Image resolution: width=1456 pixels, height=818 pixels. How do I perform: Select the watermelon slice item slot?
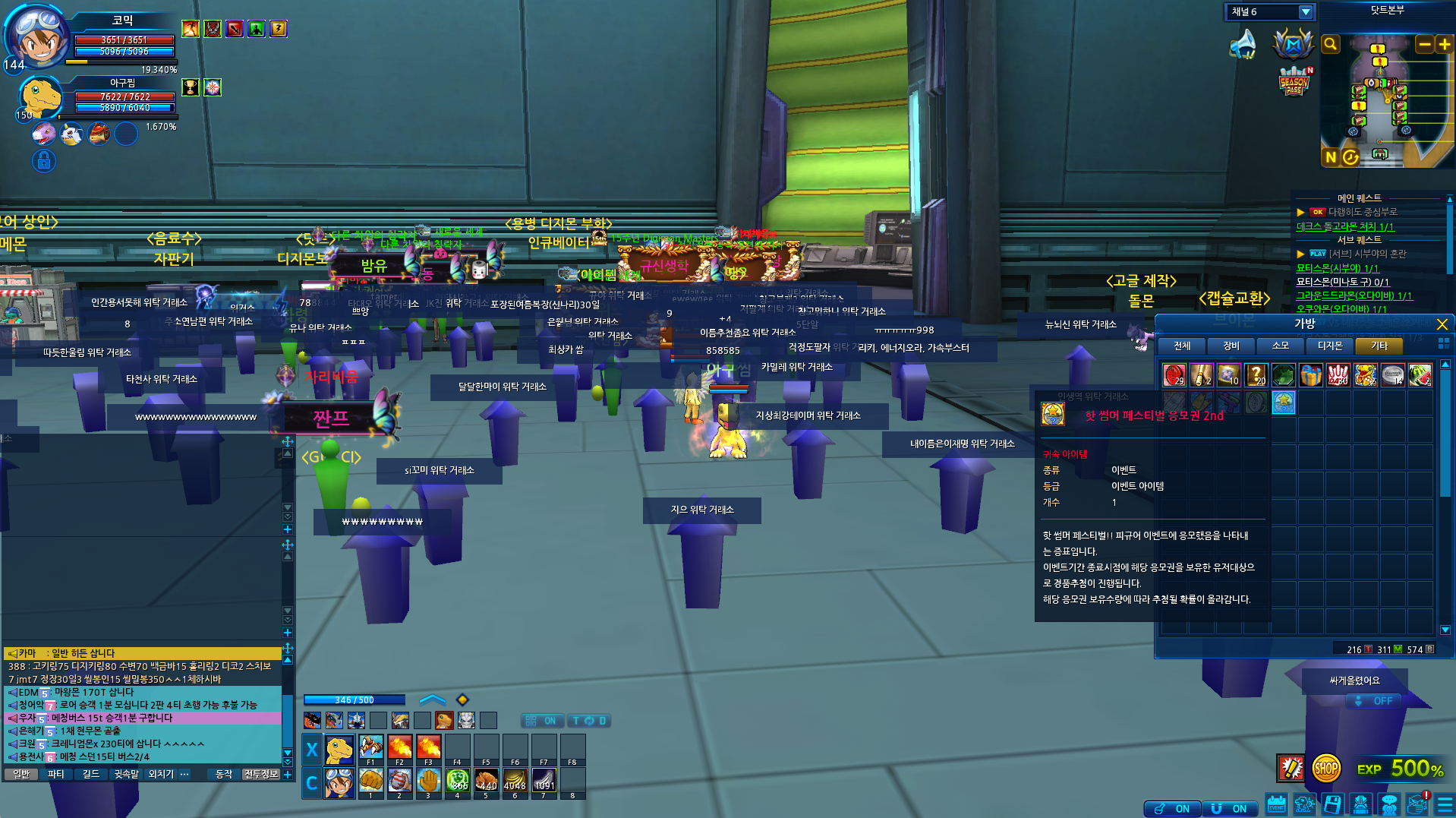coord(1420,375)
